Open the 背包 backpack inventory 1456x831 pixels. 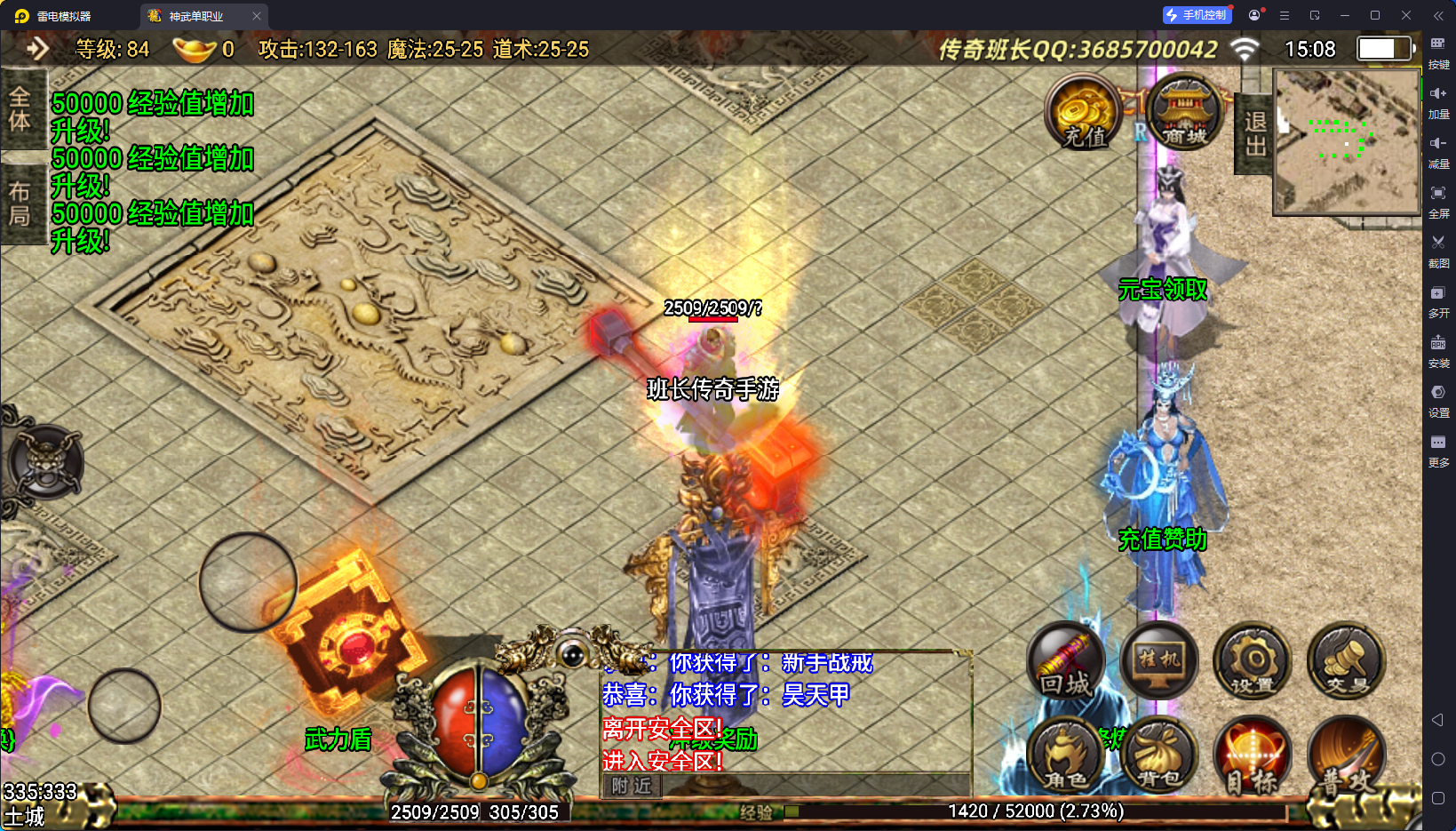tap(1159, 756)
